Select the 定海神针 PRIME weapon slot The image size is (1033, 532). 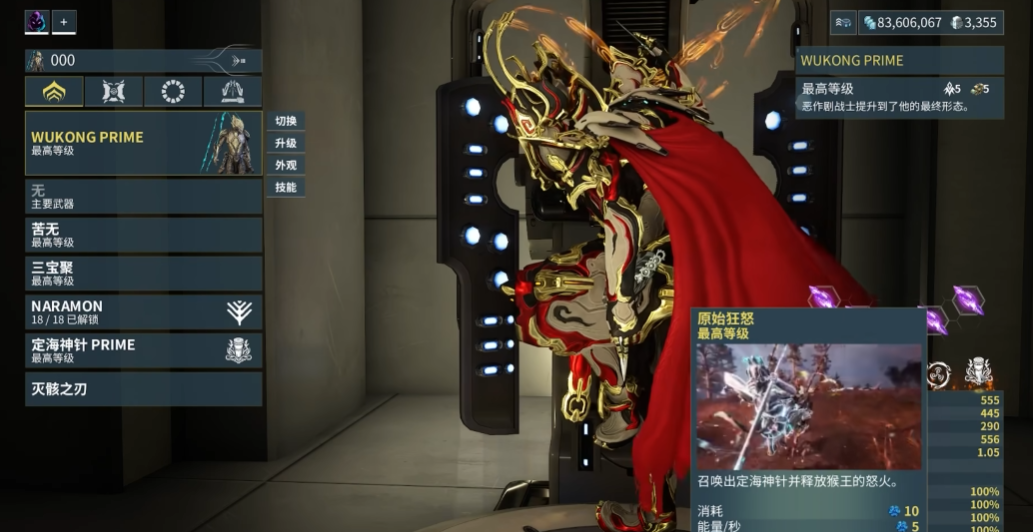(143, 350)
